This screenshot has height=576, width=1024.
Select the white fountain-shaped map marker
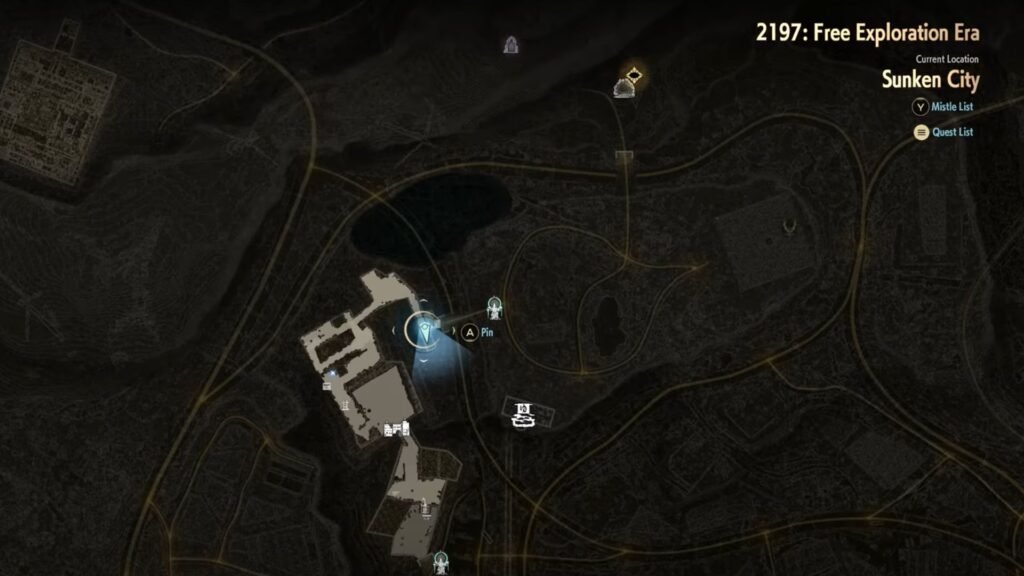tap(521, 413)
